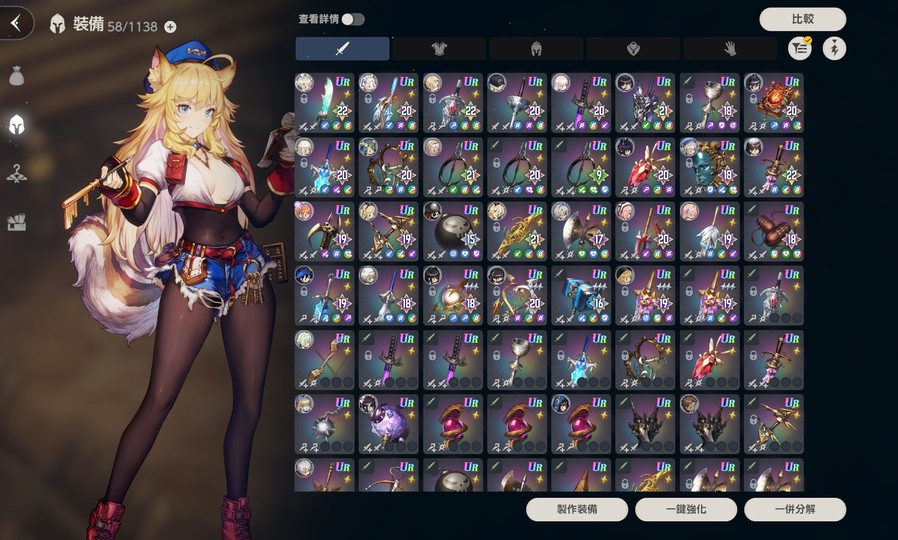The image size is (898, 540).
Task: Open the furniture sidebar tab
Action: point(16,222)
